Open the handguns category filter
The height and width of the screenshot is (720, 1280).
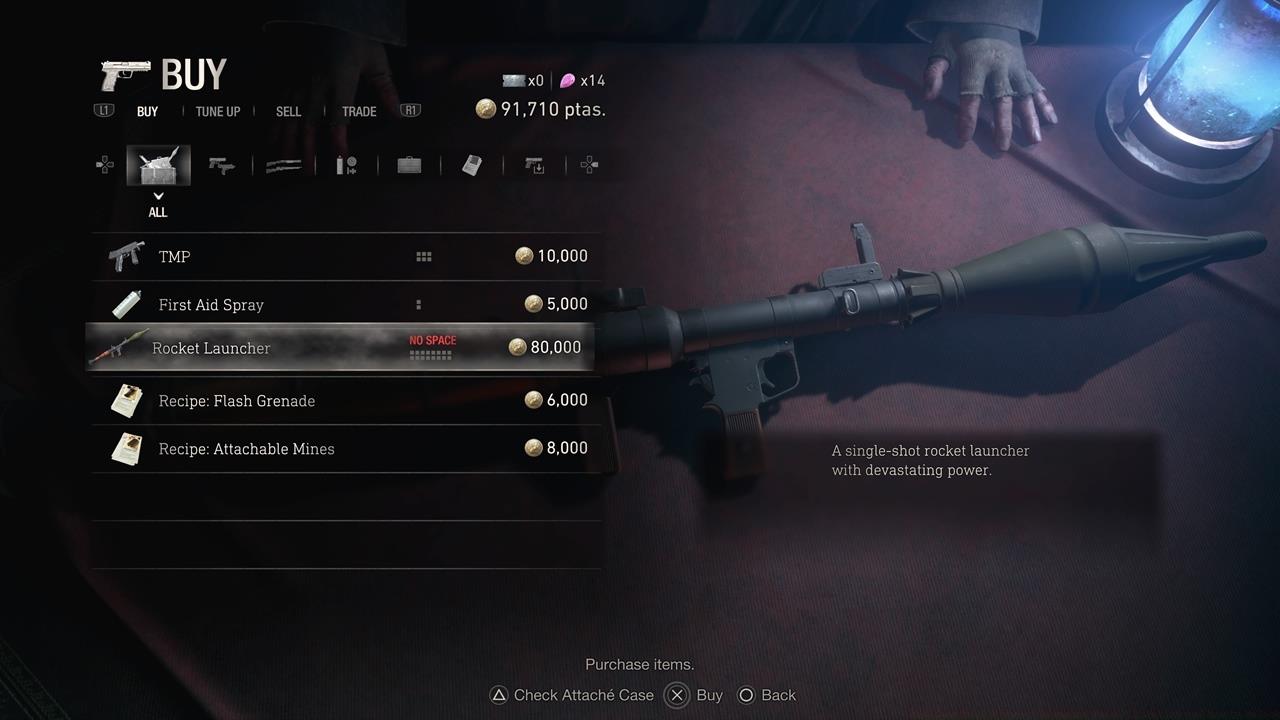(222, 165)
